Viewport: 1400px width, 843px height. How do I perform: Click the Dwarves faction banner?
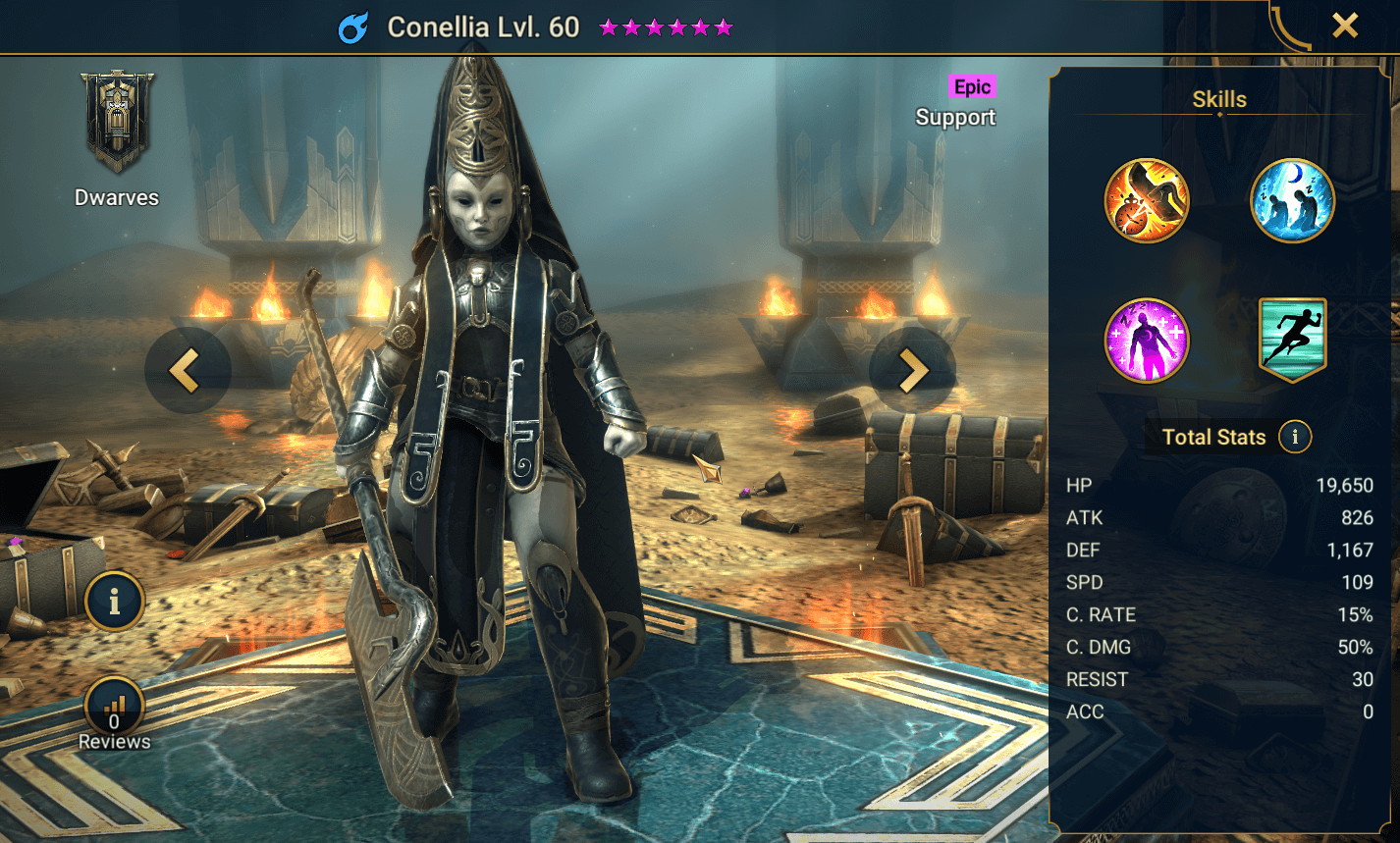click(x=117, y=123)
